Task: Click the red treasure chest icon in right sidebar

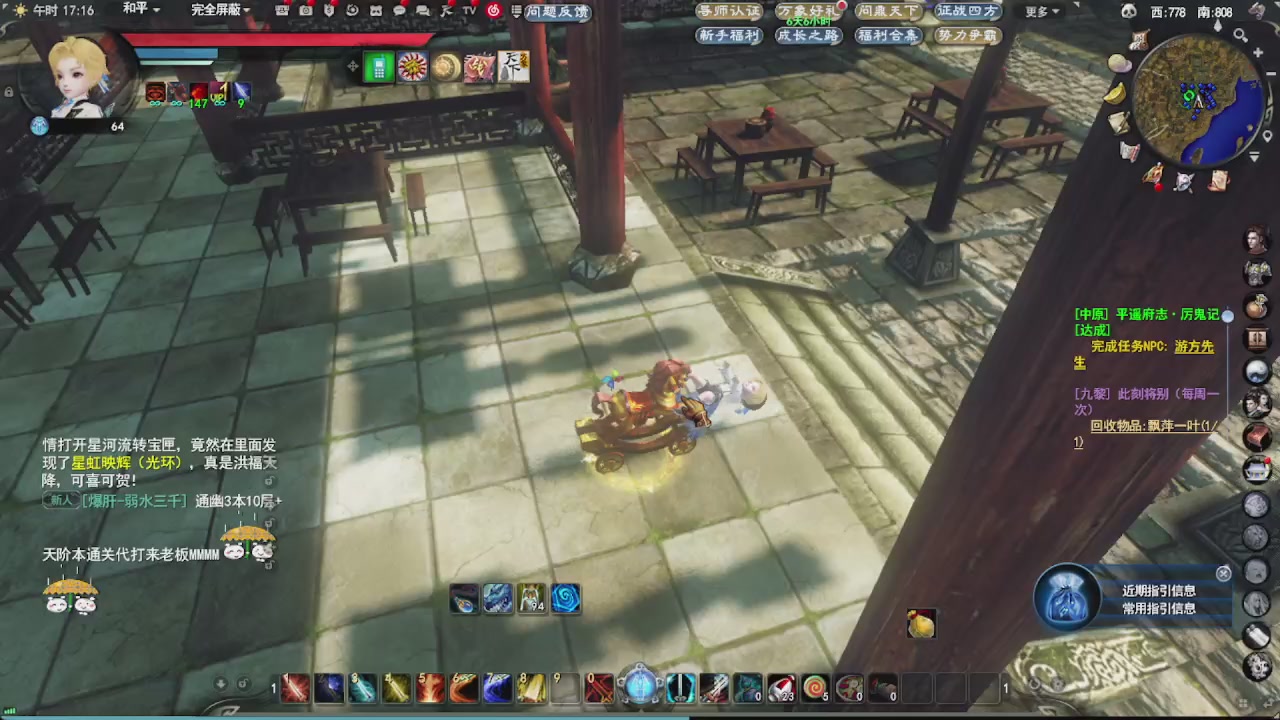Action: [x=1257, y=437]
